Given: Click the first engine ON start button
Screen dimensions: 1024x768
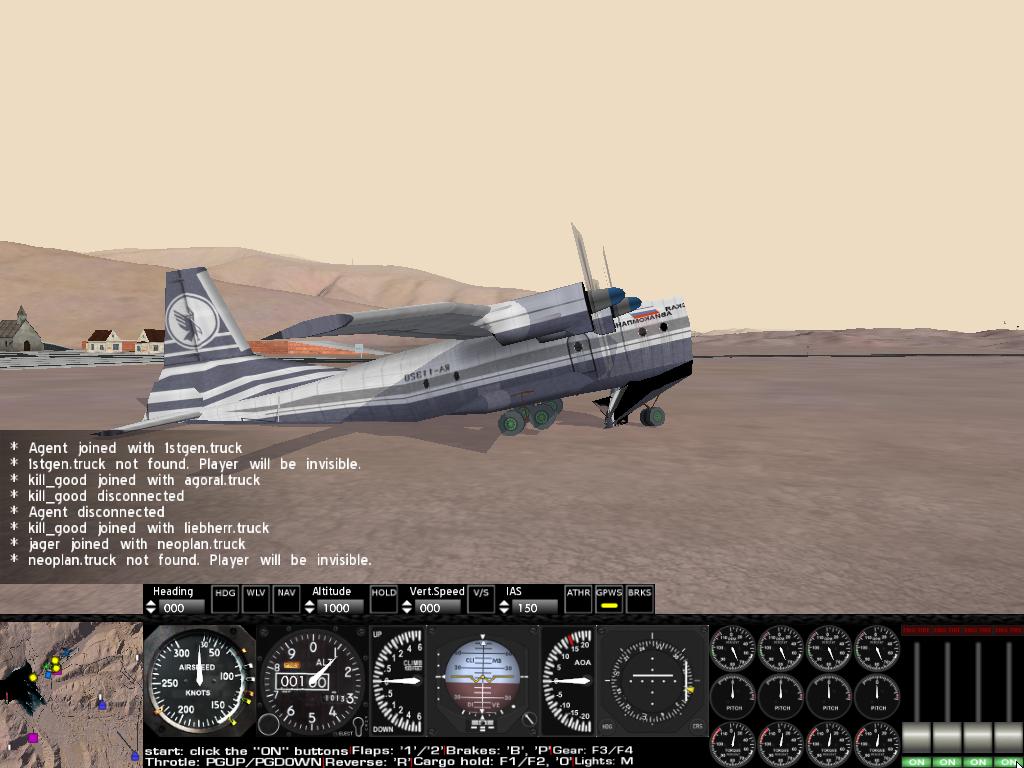Looking at the screenshot, I should pyautogui.click(x=916, y=762).
